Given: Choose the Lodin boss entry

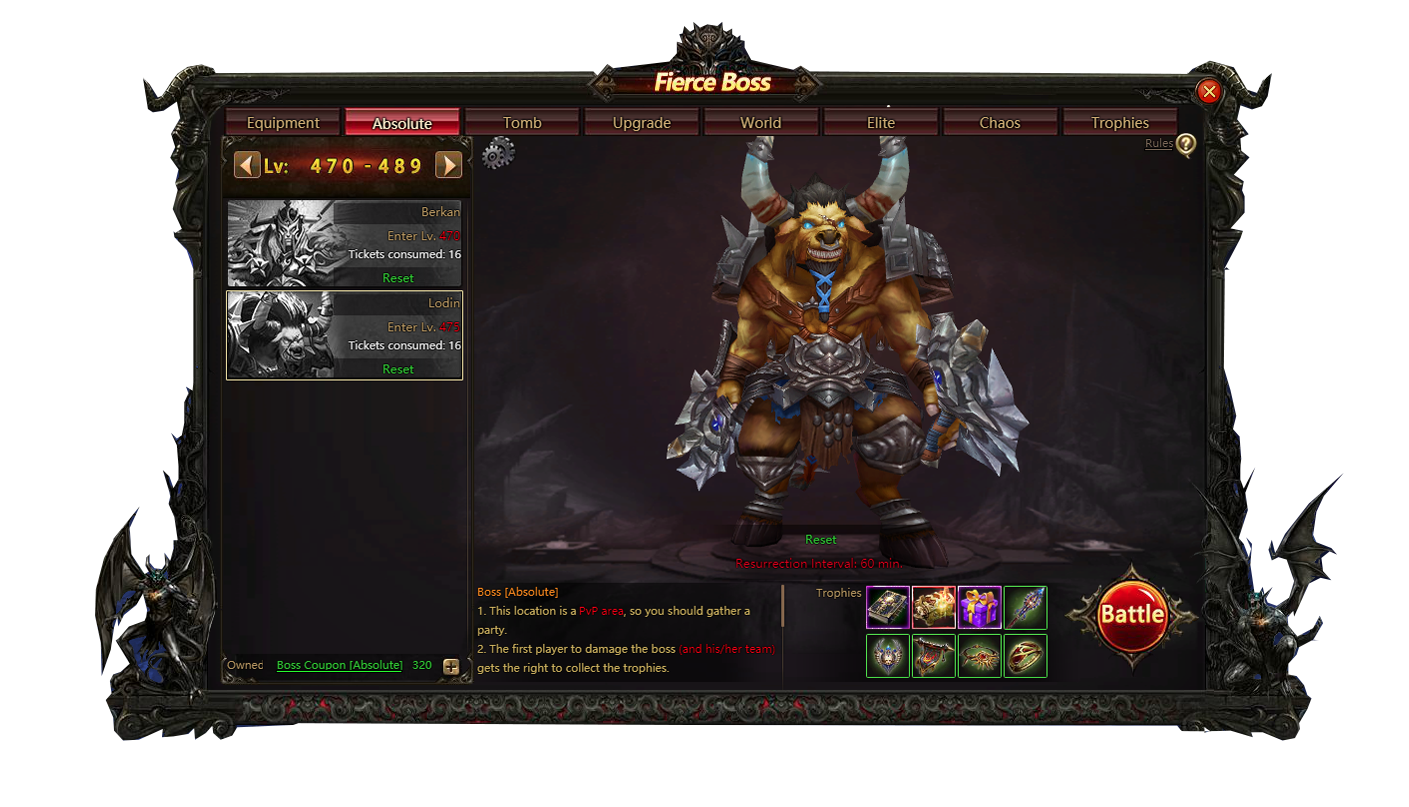Looking at the screenshot, I should click(x=345, y=335).
